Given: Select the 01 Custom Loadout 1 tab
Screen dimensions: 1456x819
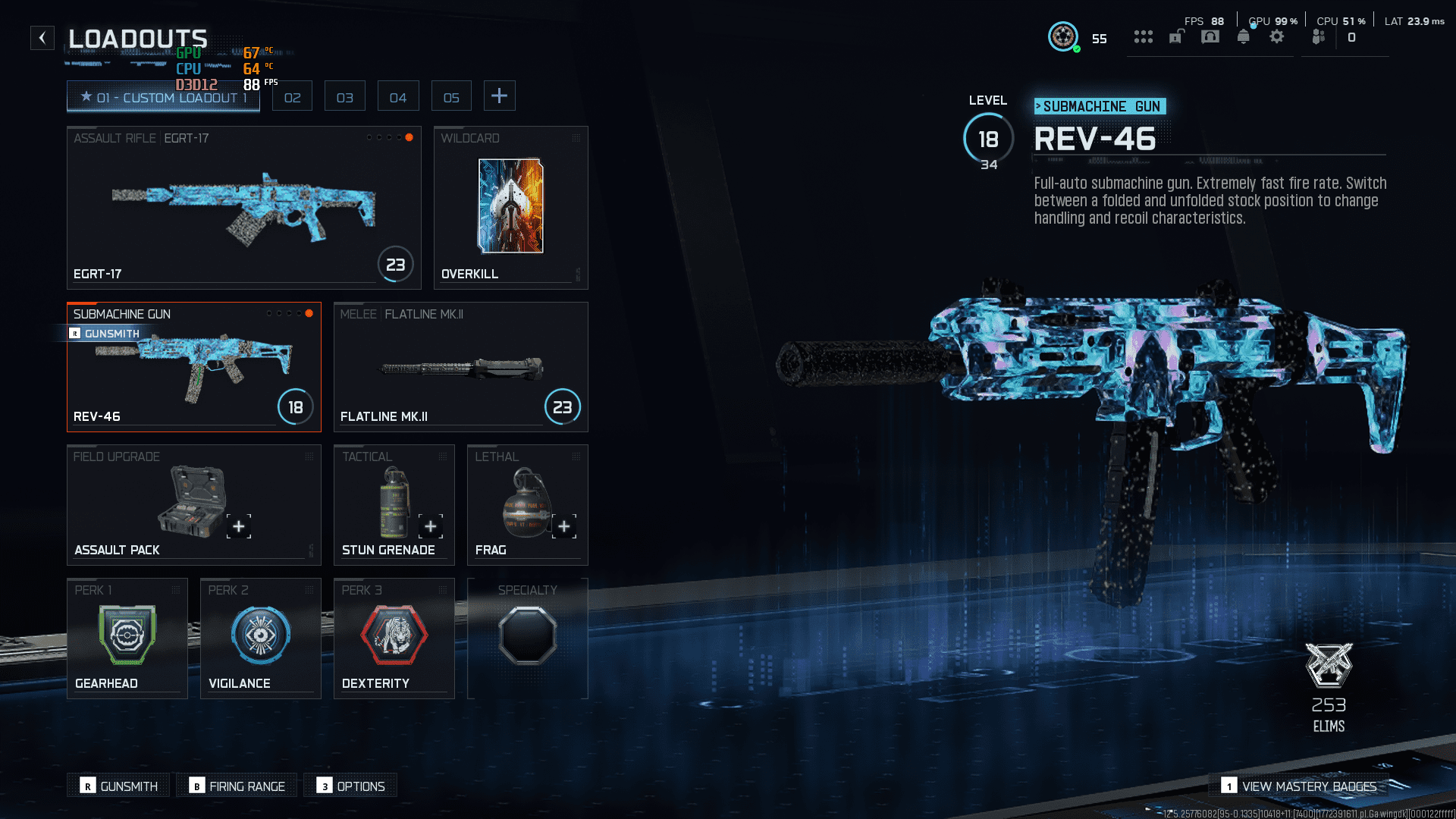Looking at the screenshot, I should coord(163,97).
